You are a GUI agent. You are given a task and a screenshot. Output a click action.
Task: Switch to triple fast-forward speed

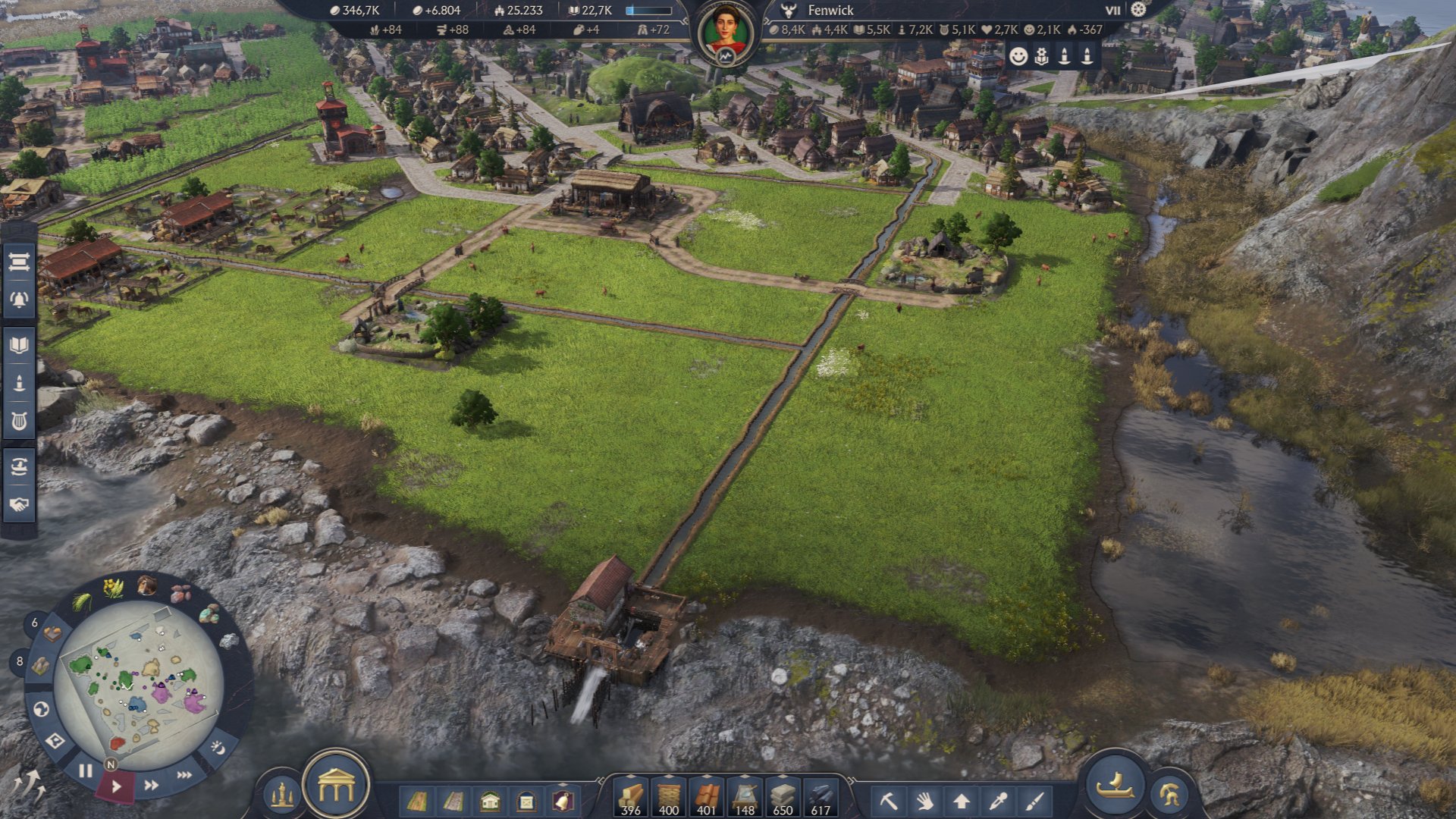184,775
